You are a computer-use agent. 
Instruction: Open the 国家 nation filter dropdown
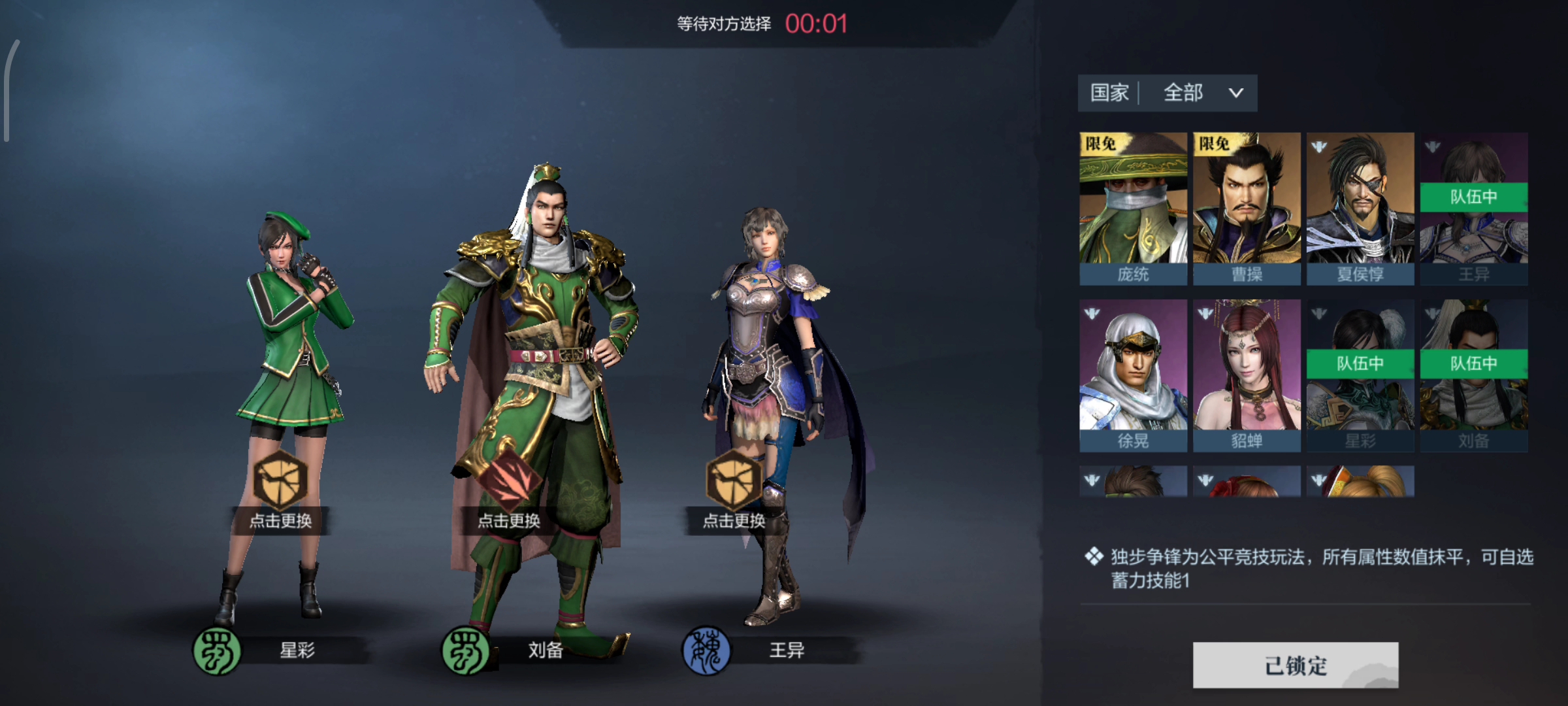click(1110, 93)
